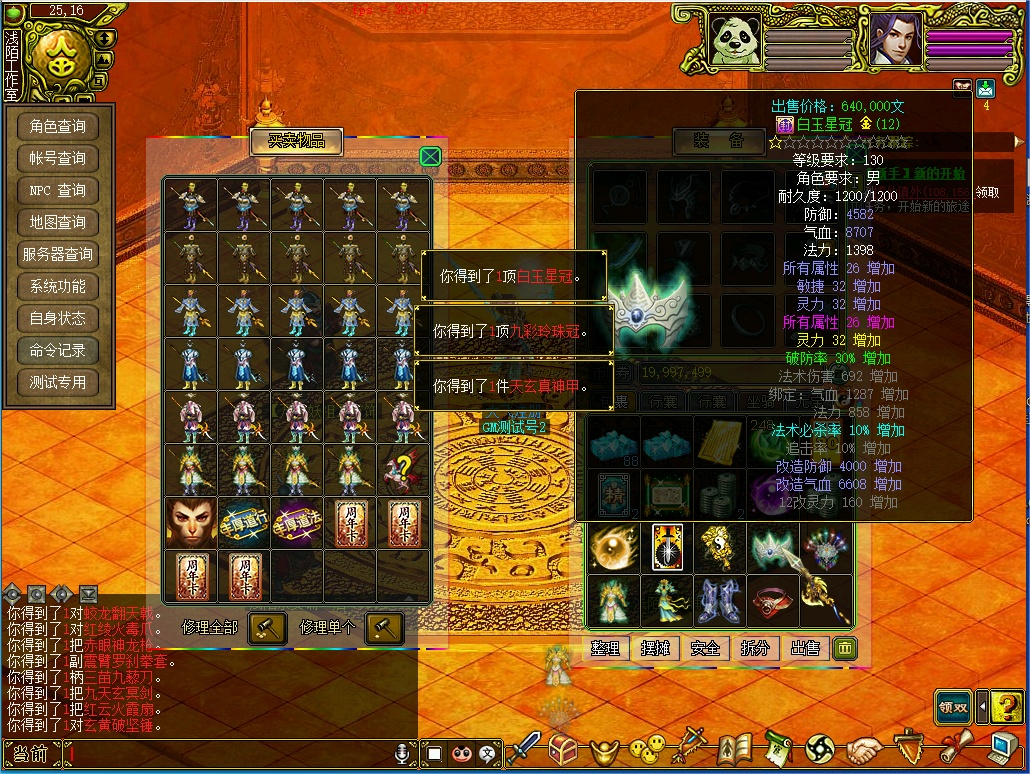Select the 帐号查询 account query entry
Screen dimensions: 1030x774
pos(57,159)
